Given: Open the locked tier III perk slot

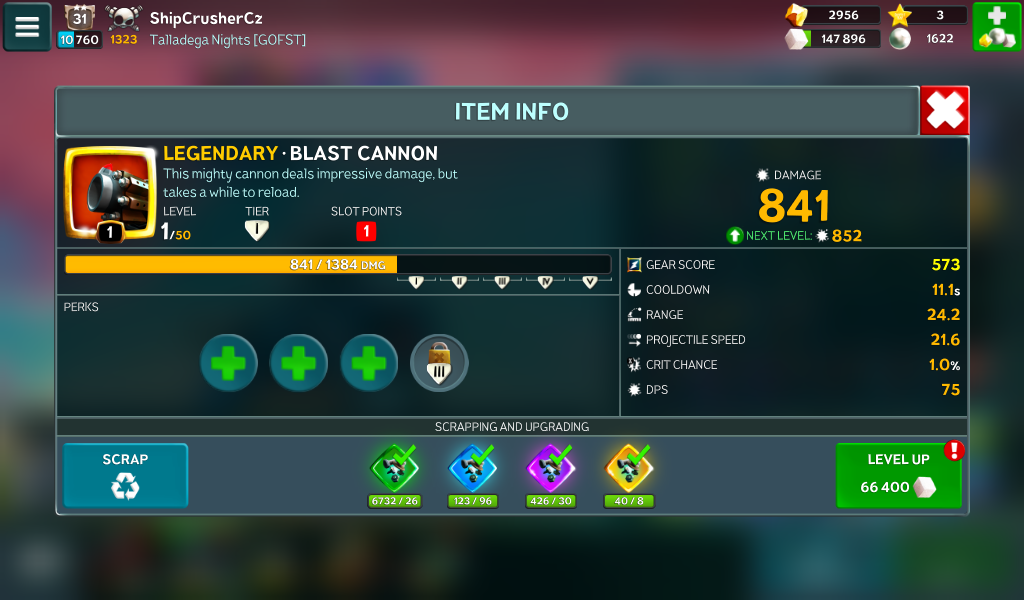Looking at the screenshot, I should click(x=439, y=362).
